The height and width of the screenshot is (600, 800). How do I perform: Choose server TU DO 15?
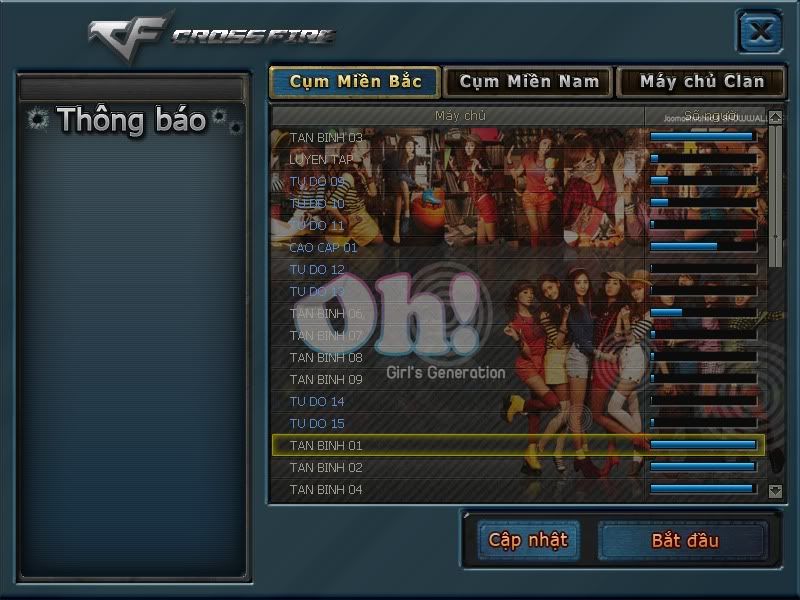[x=317, y=423]
